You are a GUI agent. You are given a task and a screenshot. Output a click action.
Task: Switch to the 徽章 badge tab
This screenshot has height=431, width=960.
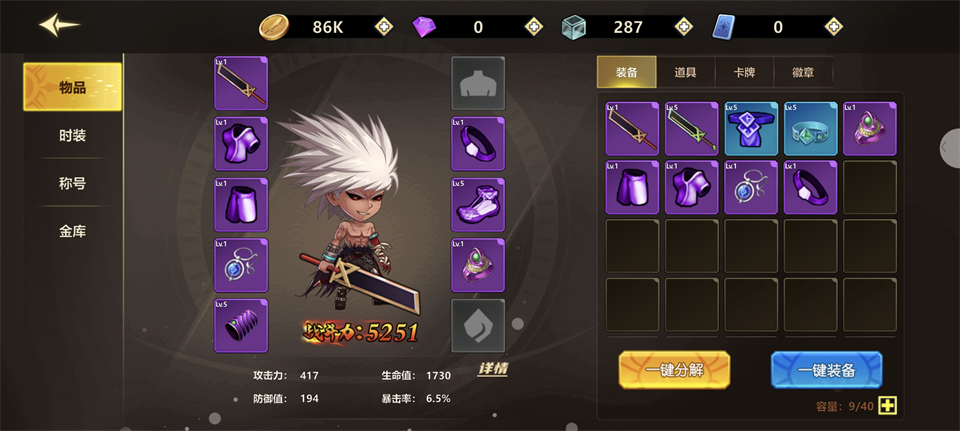[x=803, y=72]
